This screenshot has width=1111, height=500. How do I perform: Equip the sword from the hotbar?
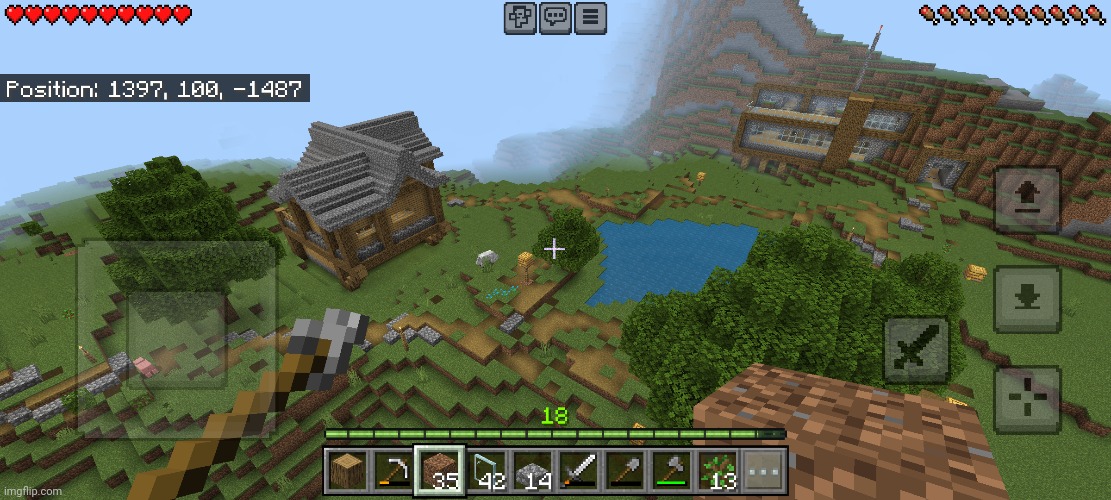point(579,471)
